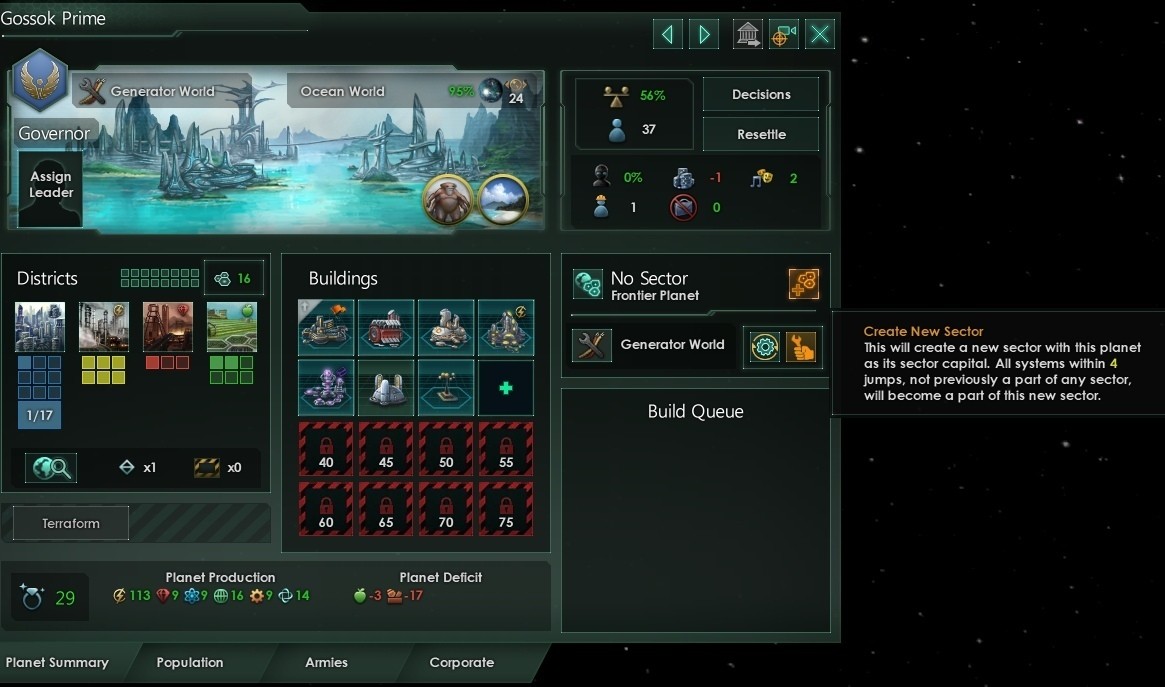1165x687 pixels.
Task: Add building in the empty green plus slot
Action: (x=506, y=388)
